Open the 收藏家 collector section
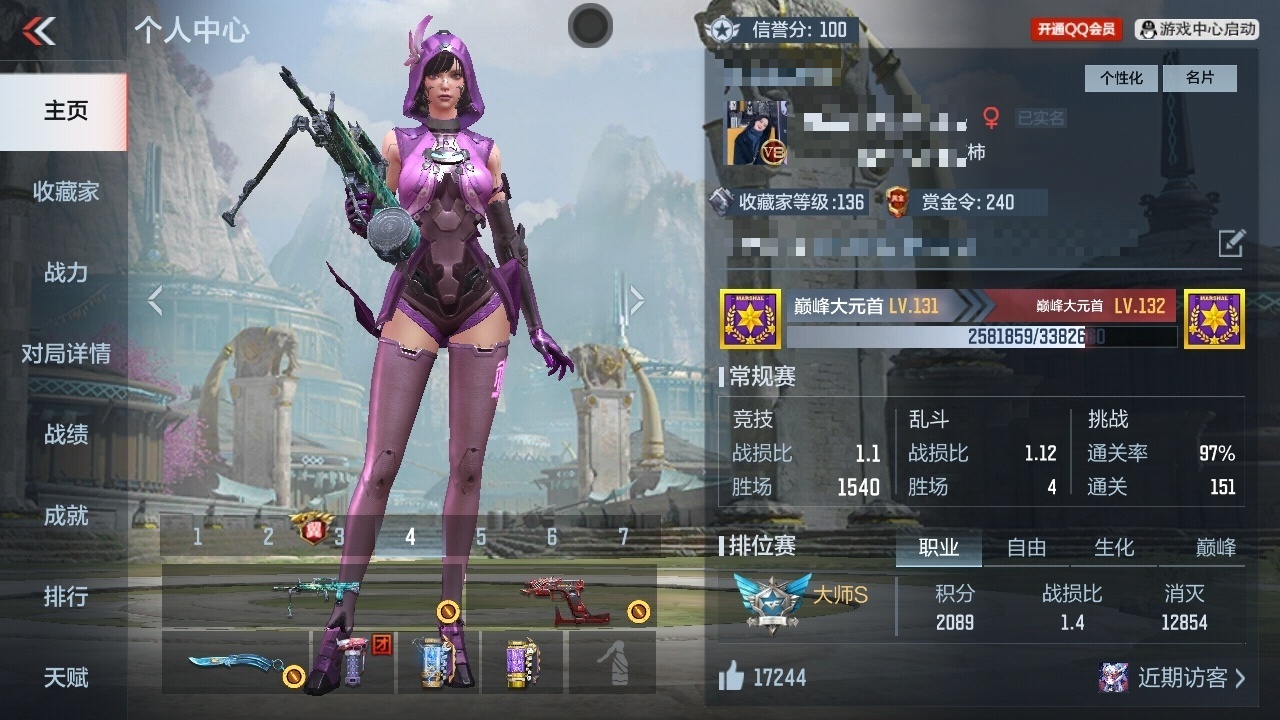 [65, 191]
